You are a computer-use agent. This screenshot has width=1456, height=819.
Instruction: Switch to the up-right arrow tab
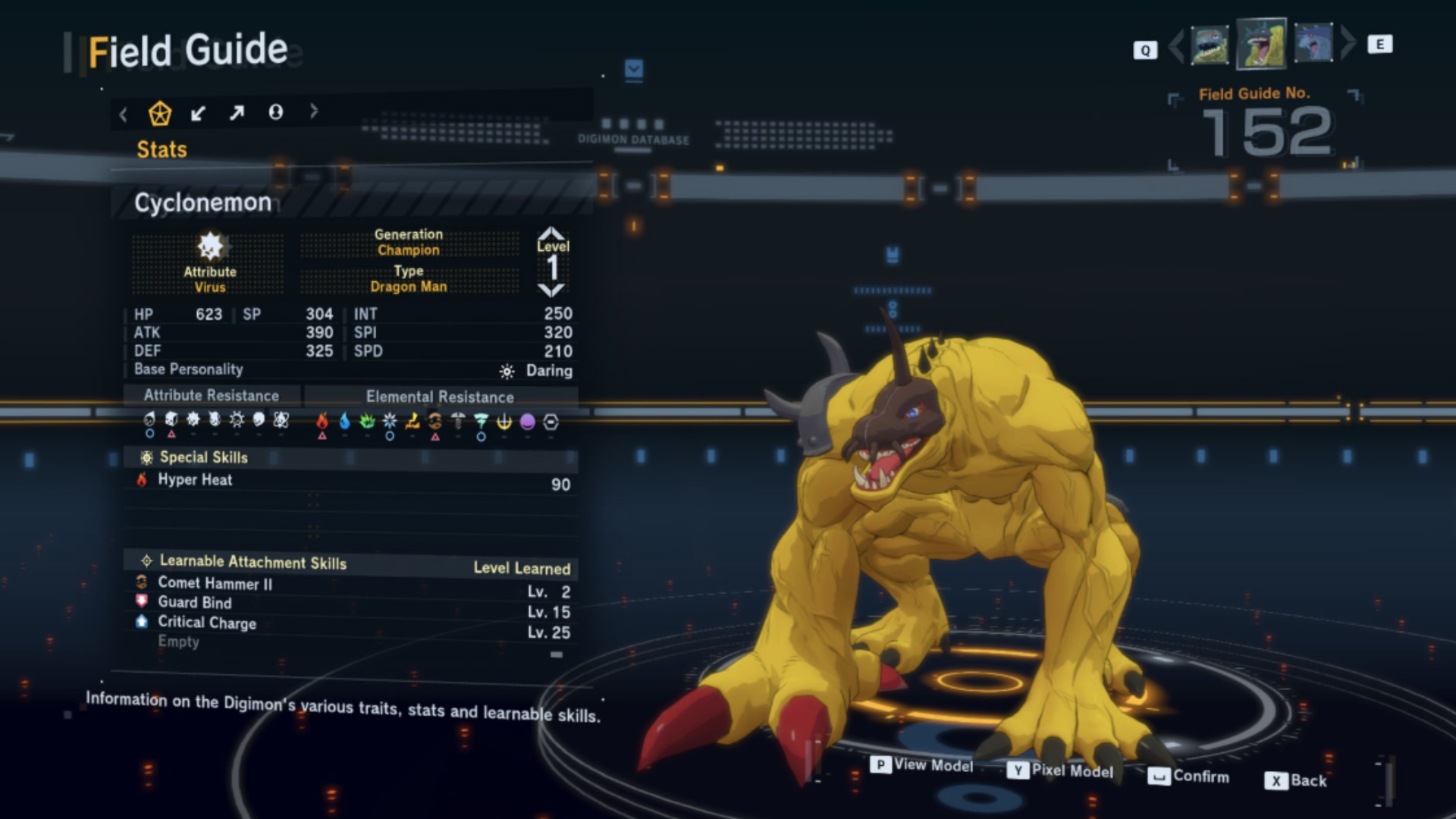[237, 113]
